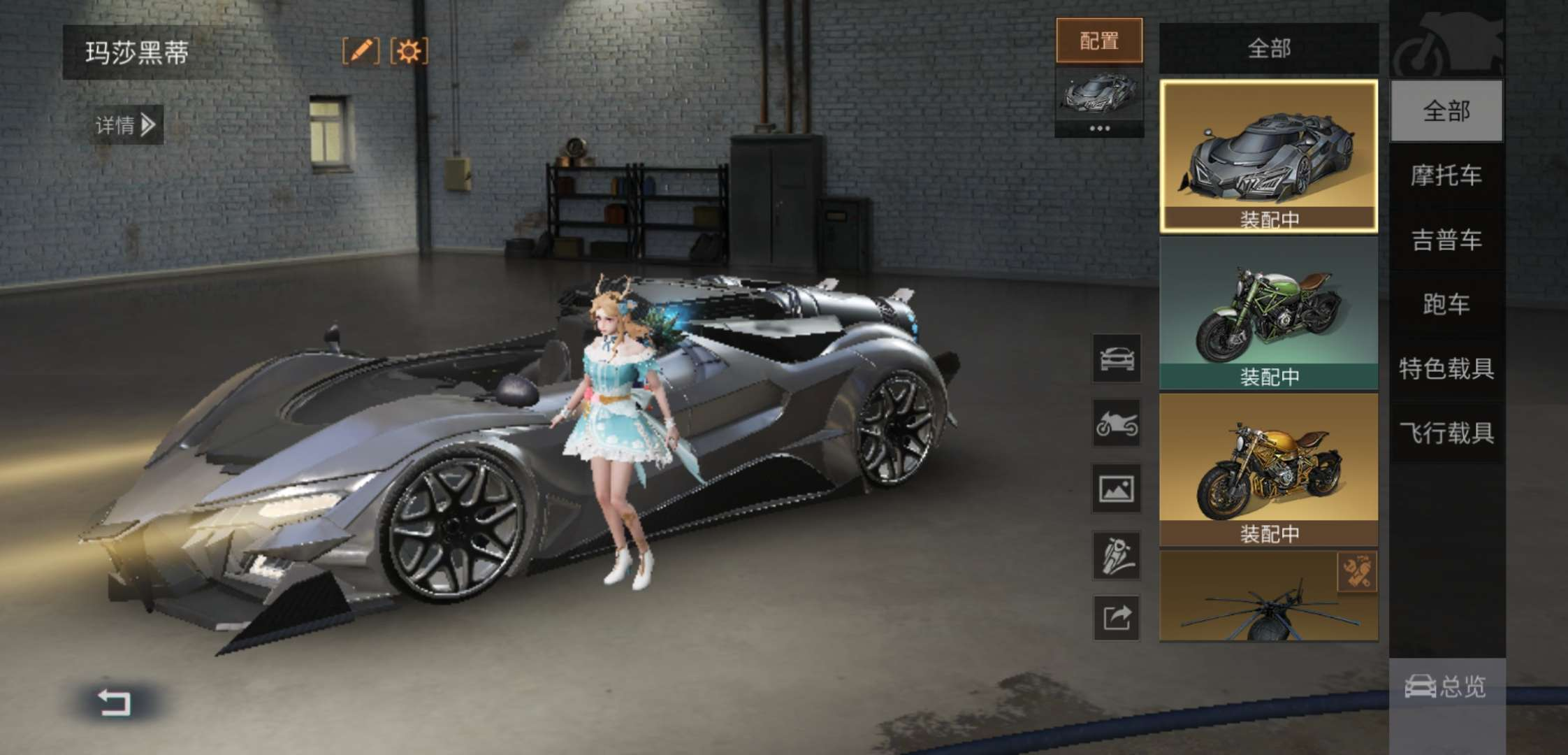Open the 总览 overview button
This screenshot has width=1568, height=755.
pos(1446,686)
